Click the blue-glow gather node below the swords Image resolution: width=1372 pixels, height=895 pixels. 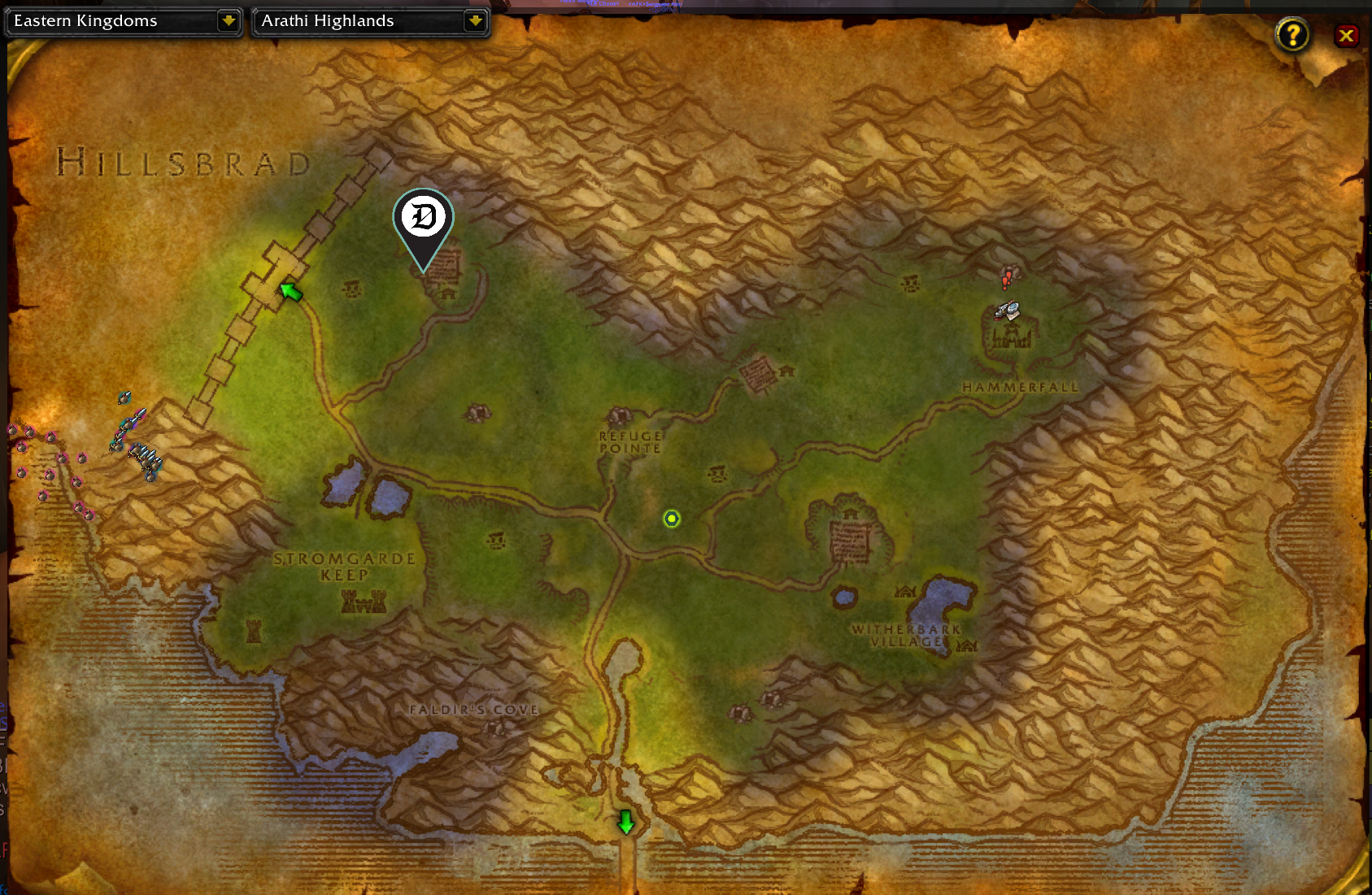coord(150,478)
